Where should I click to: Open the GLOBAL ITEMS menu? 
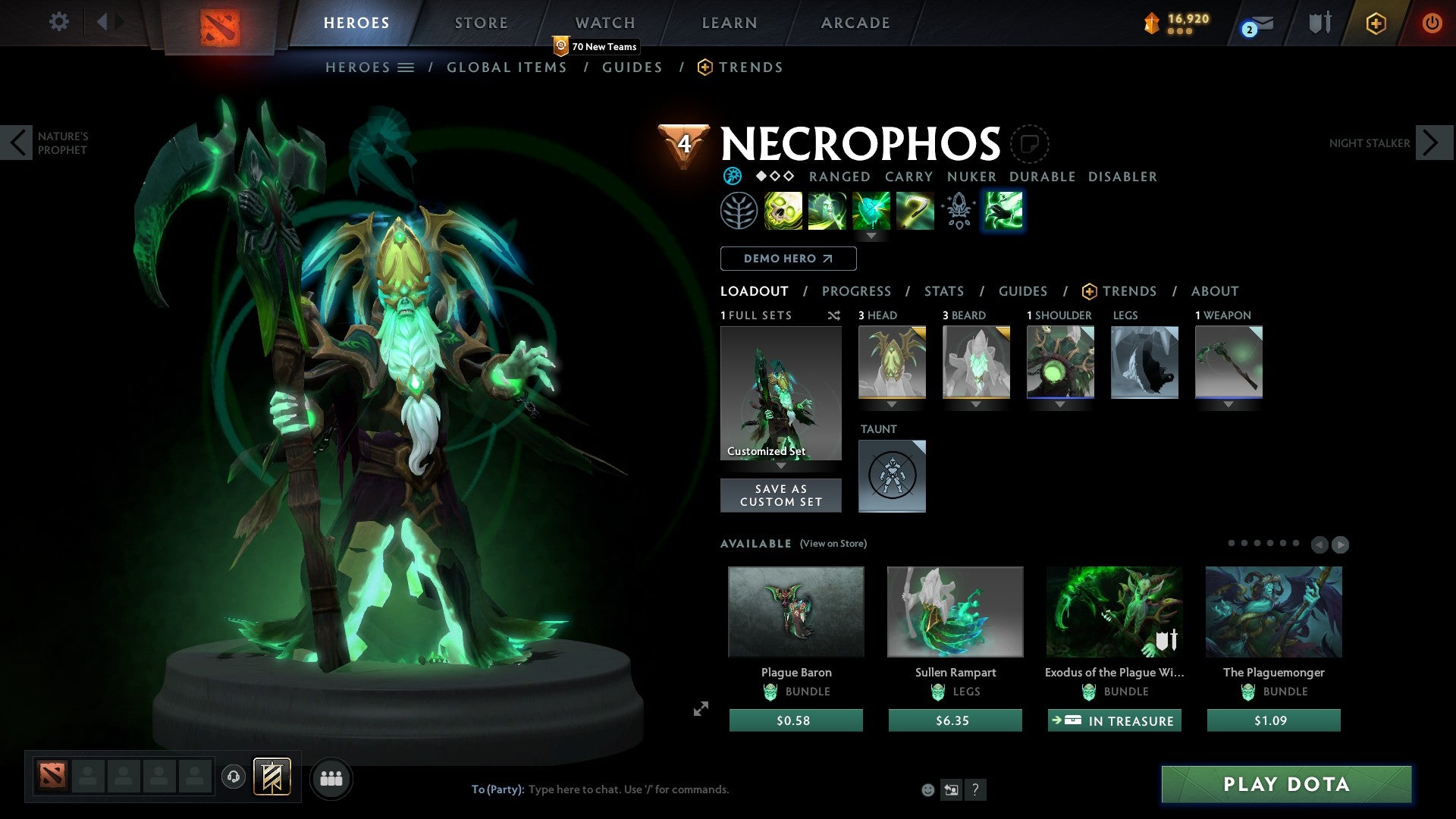[x=507, y=67]
